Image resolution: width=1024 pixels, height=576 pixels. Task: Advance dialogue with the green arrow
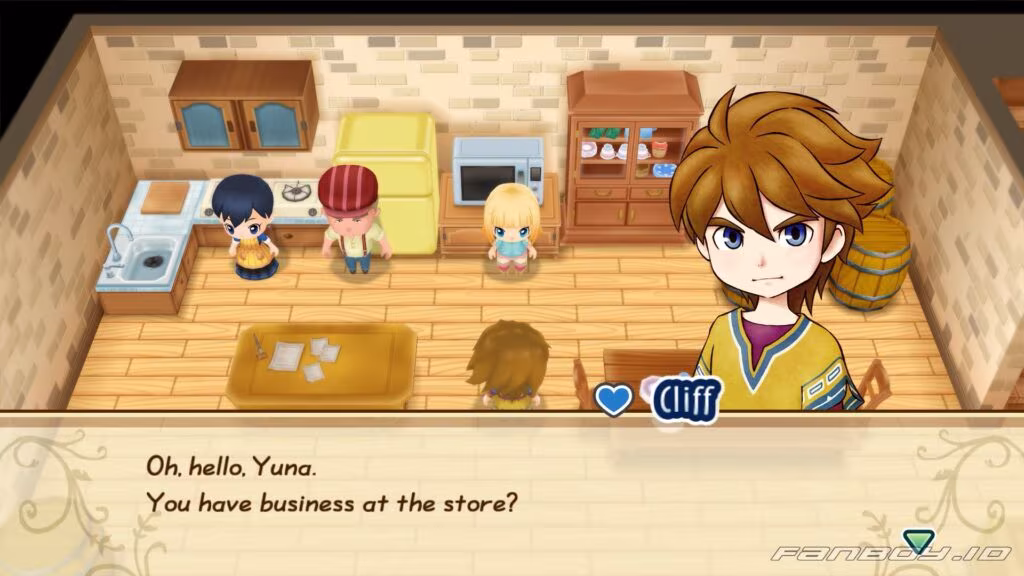pos(916,543)
